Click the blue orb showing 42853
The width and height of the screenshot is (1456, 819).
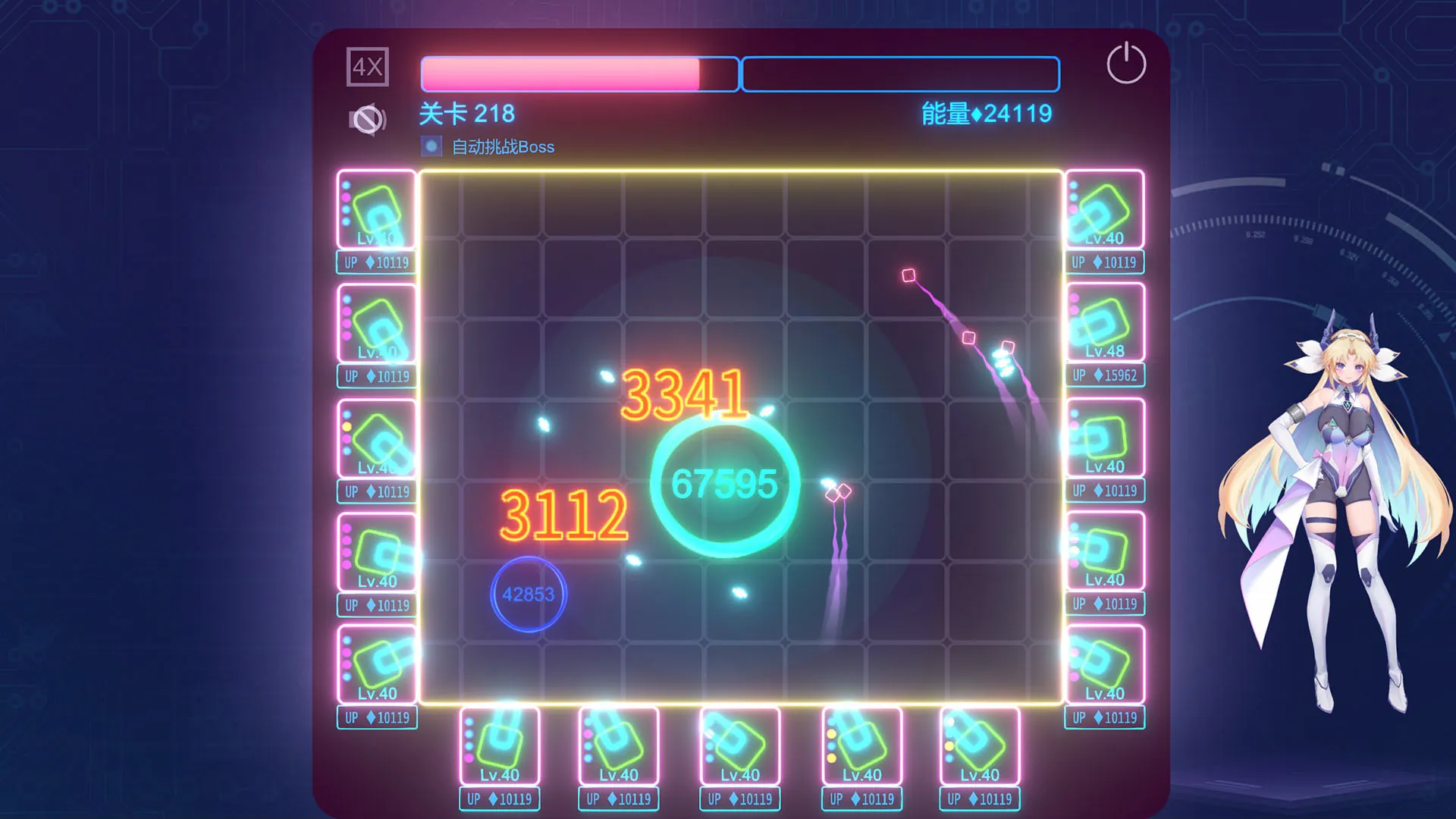click(529, 594)
